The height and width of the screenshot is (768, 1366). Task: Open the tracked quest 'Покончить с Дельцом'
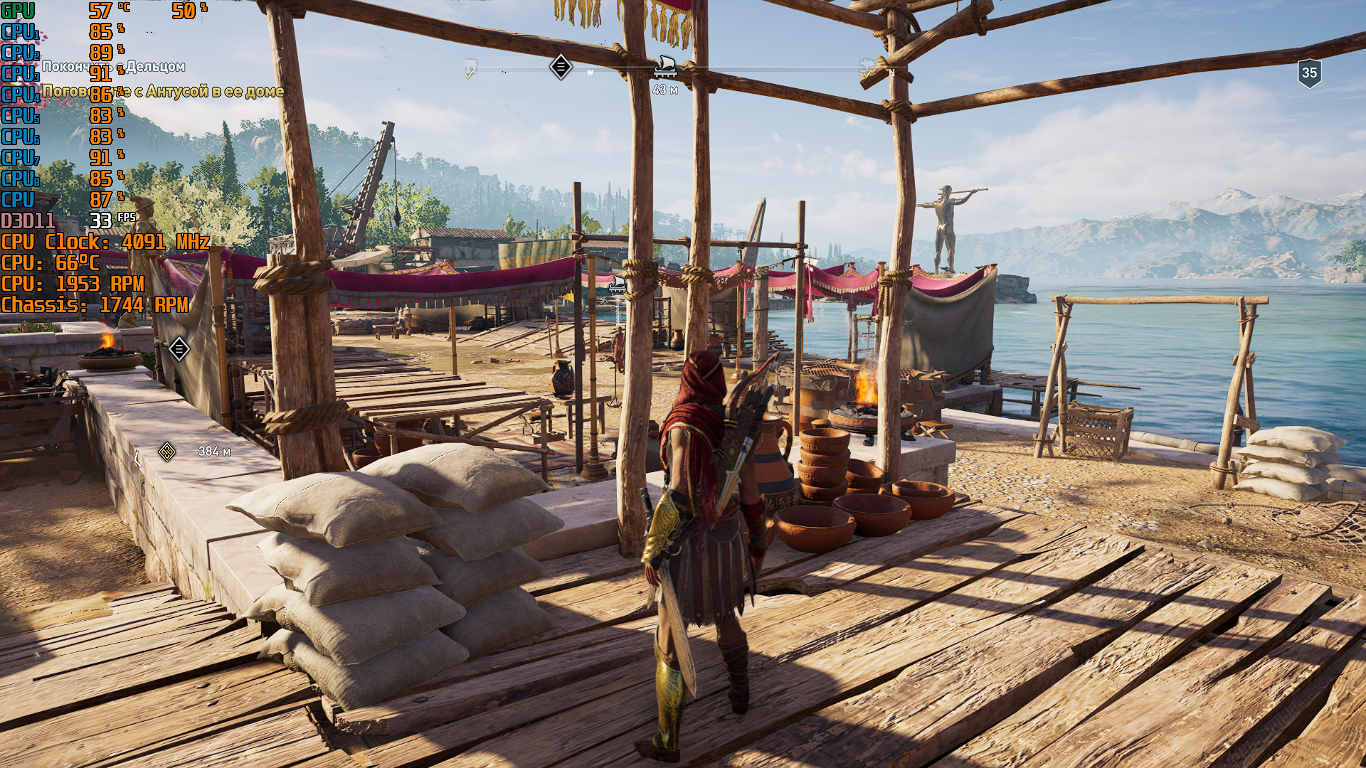pos(113,66)
